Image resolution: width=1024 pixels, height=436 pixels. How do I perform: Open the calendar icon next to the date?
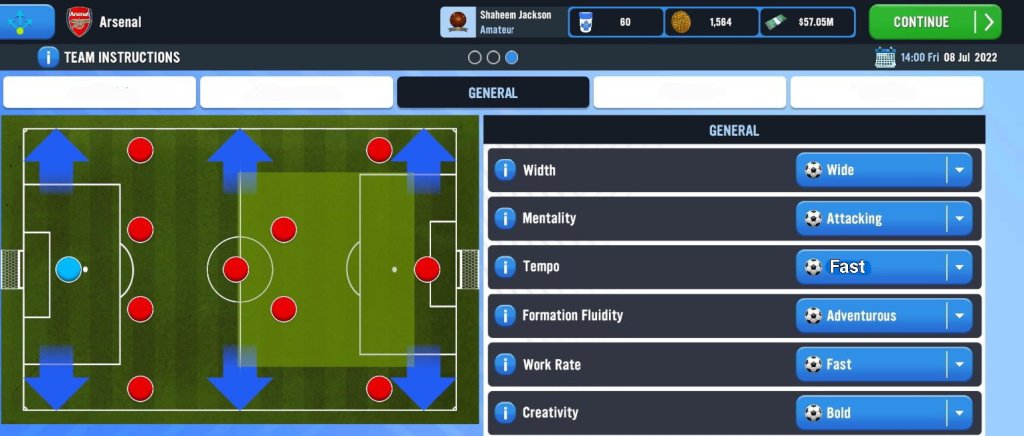[885, 57]
